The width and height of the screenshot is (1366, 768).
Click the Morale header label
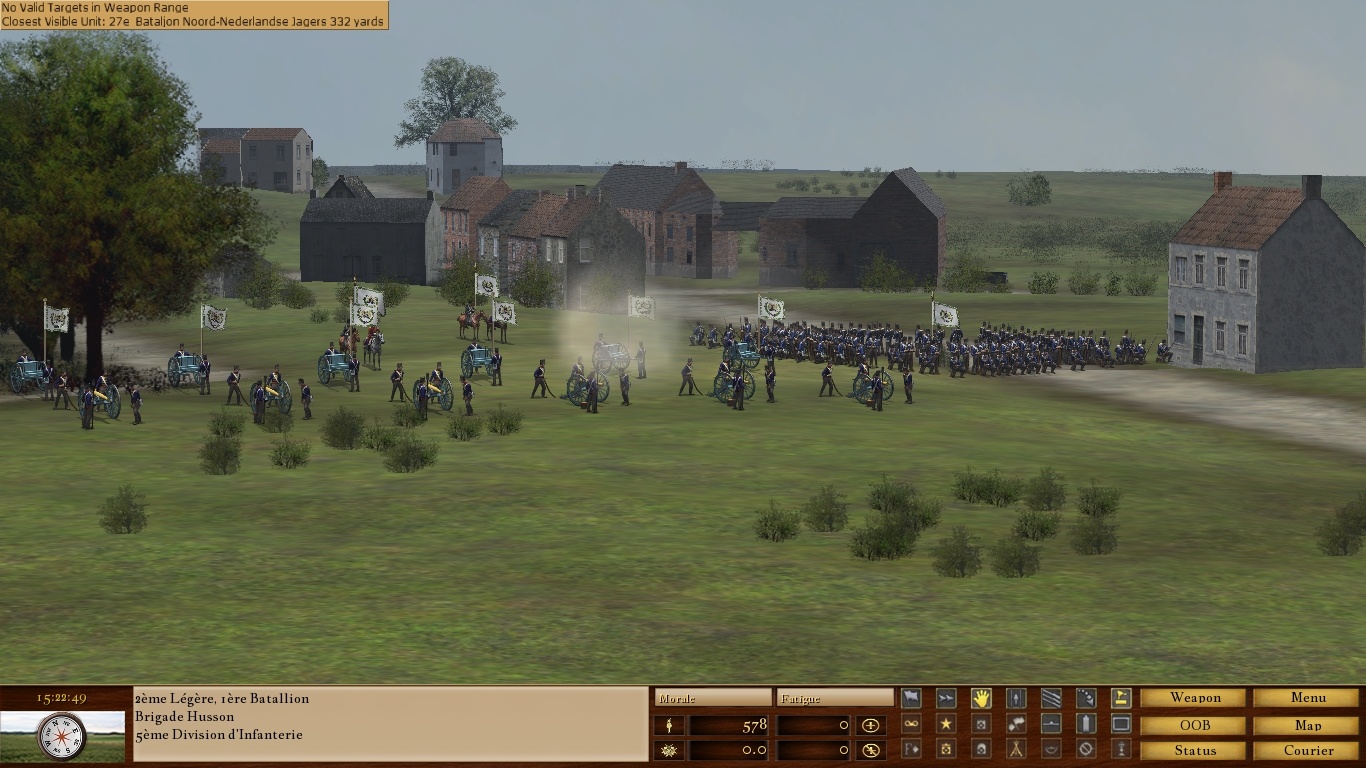(712, 698)
